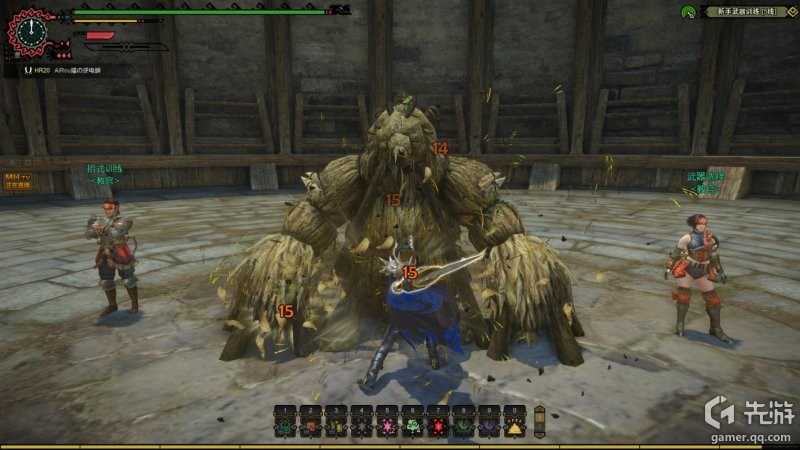
Task: Use the purple herb item in slot 9
Action: pos(488,424)
